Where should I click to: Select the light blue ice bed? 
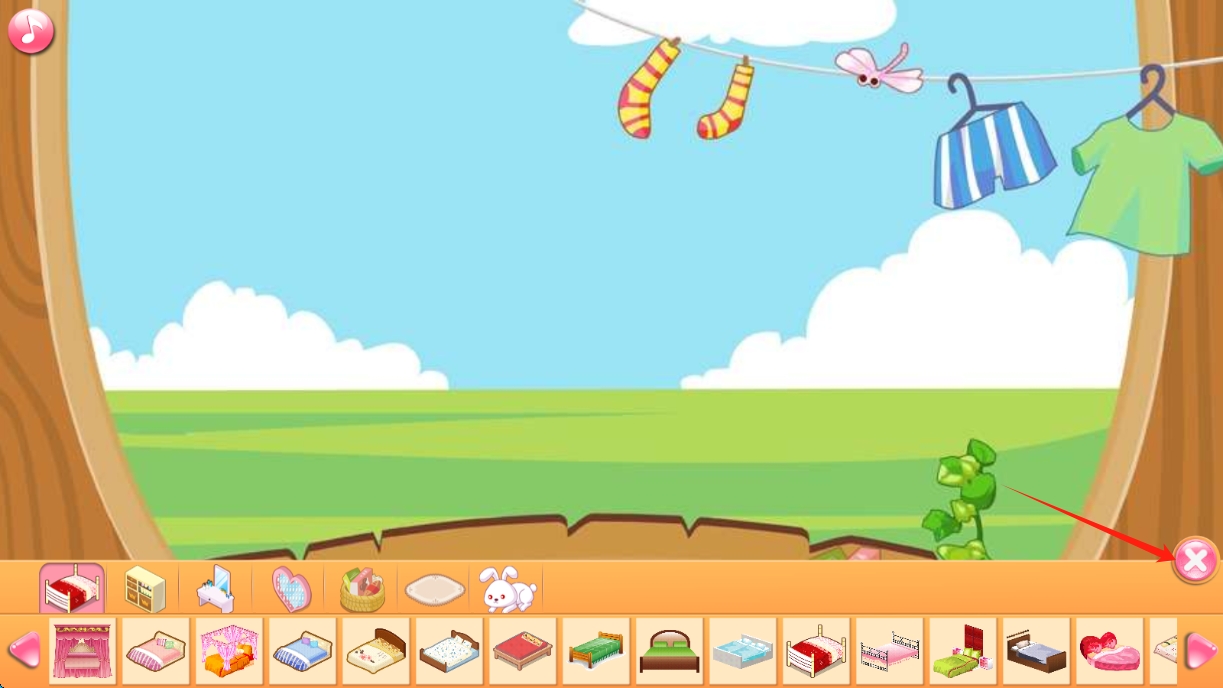point(743,651)
